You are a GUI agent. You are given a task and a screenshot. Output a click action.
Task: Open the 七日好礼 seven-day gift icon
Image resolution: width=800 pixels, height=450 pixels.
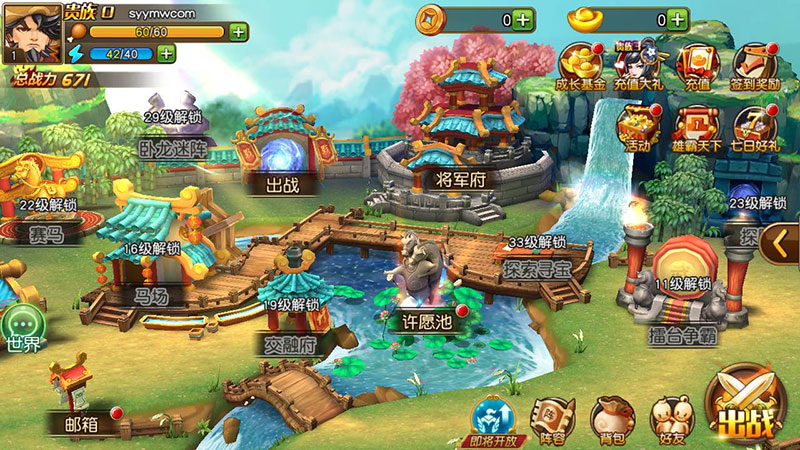click(x=754, y=128)
